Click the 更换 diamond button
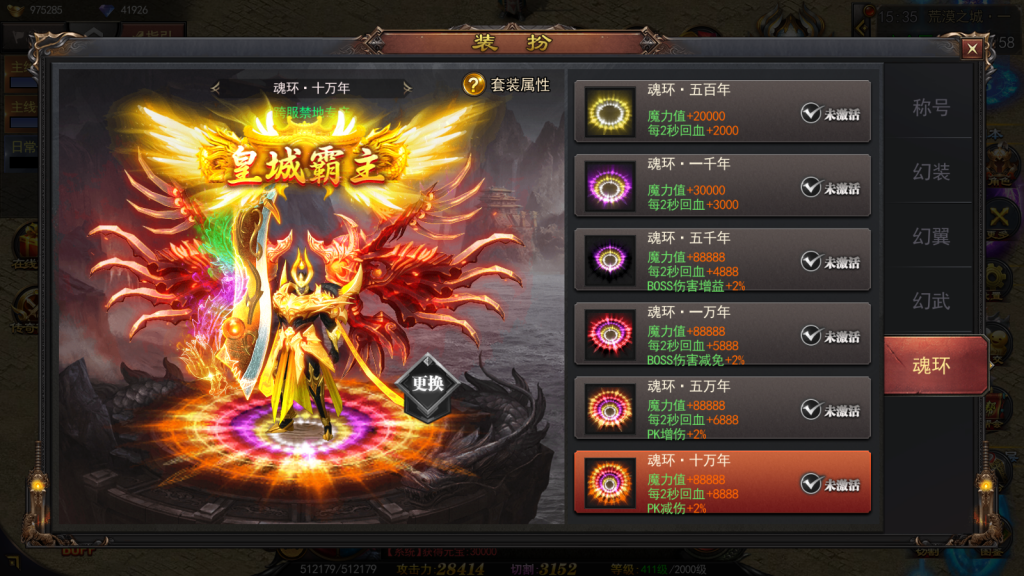This screenshot has height=576, width=1024. 427,384
